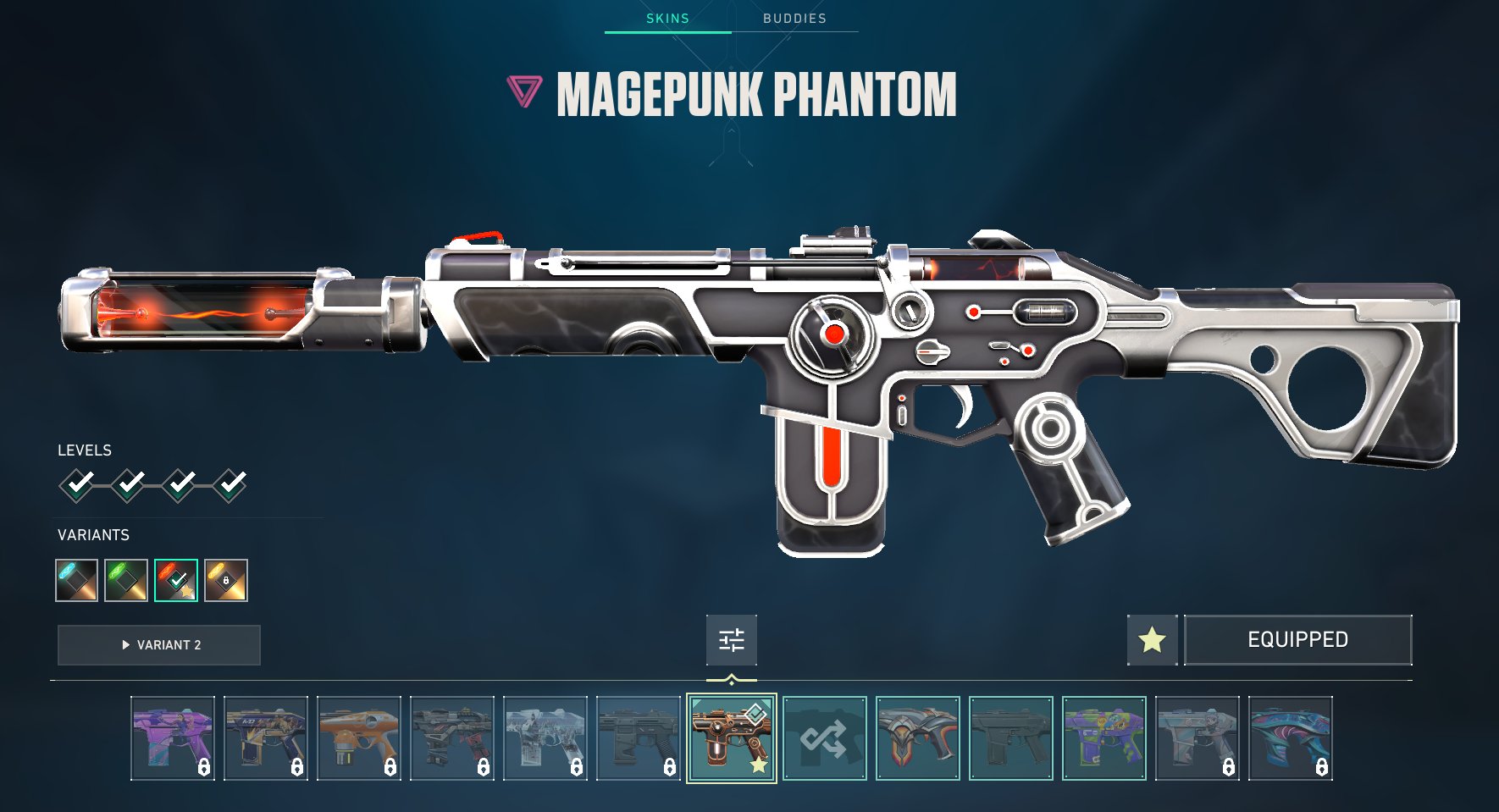Select the random shuffle skin tile
This screenshot has width=1499, height=812.
pyautogui.click(x=825, y=738)
